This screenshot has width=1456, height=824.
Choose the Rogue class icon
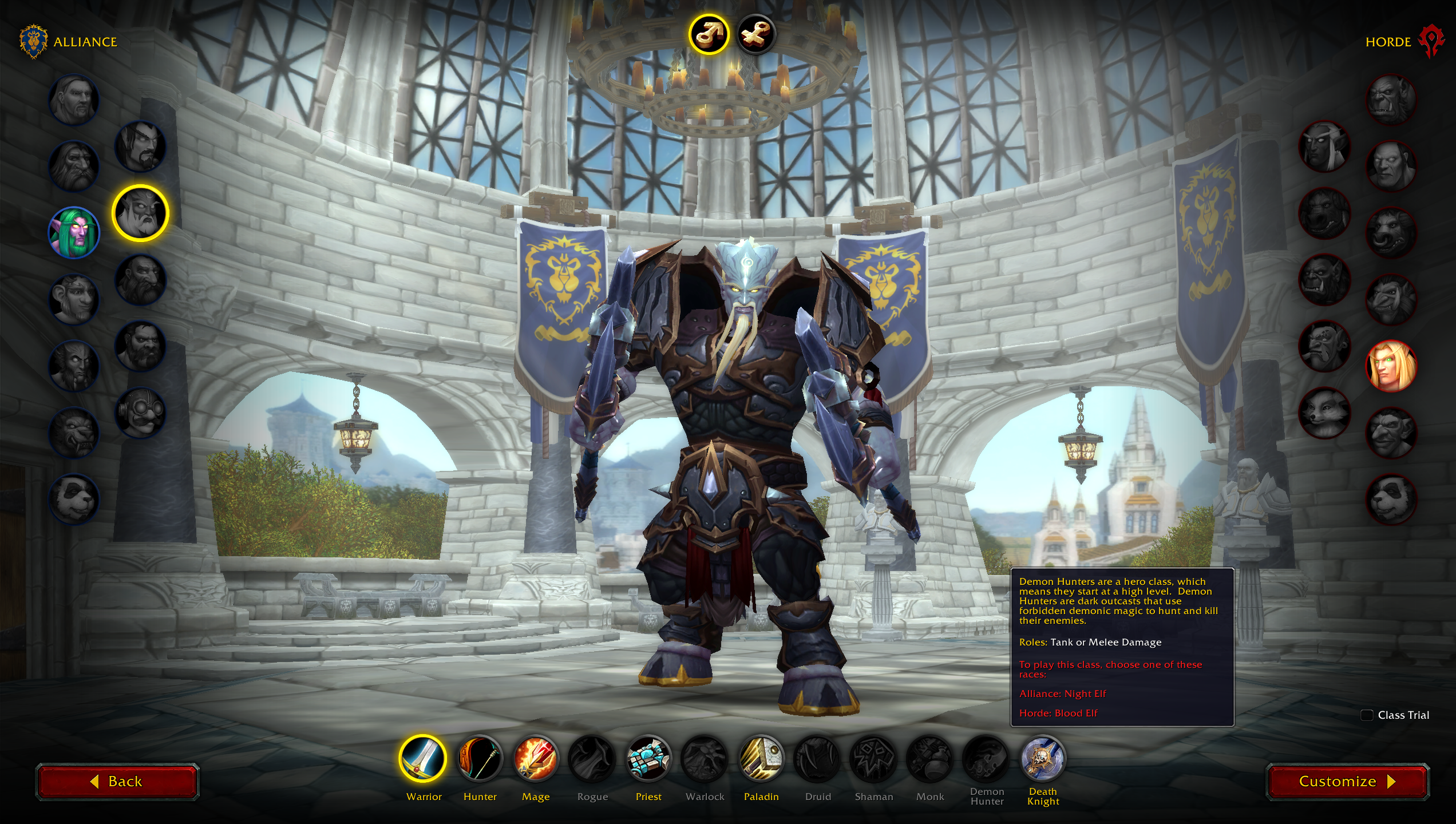592,759
